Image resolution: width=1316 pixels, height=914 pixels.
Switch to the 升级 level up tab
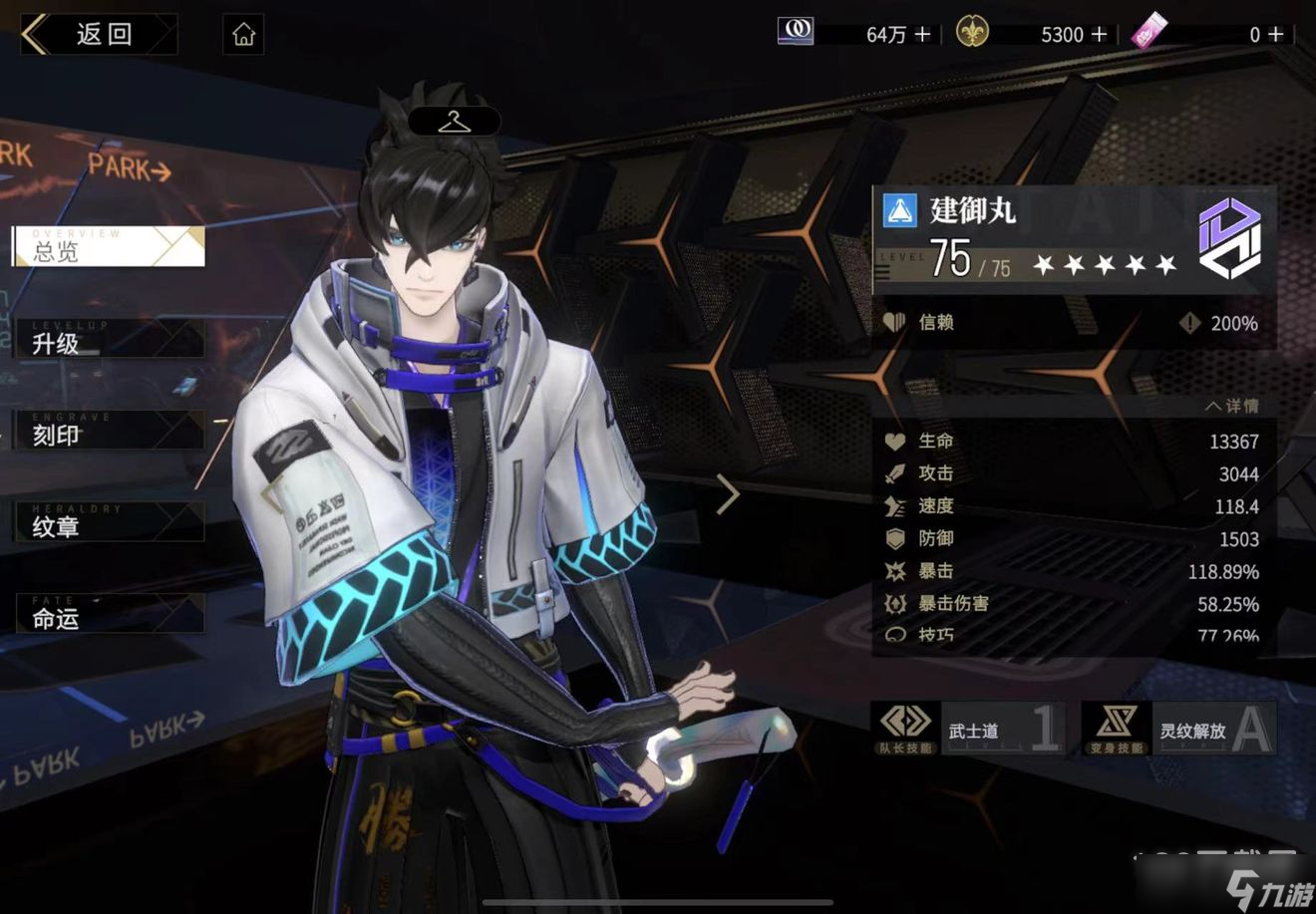point(108,341)
